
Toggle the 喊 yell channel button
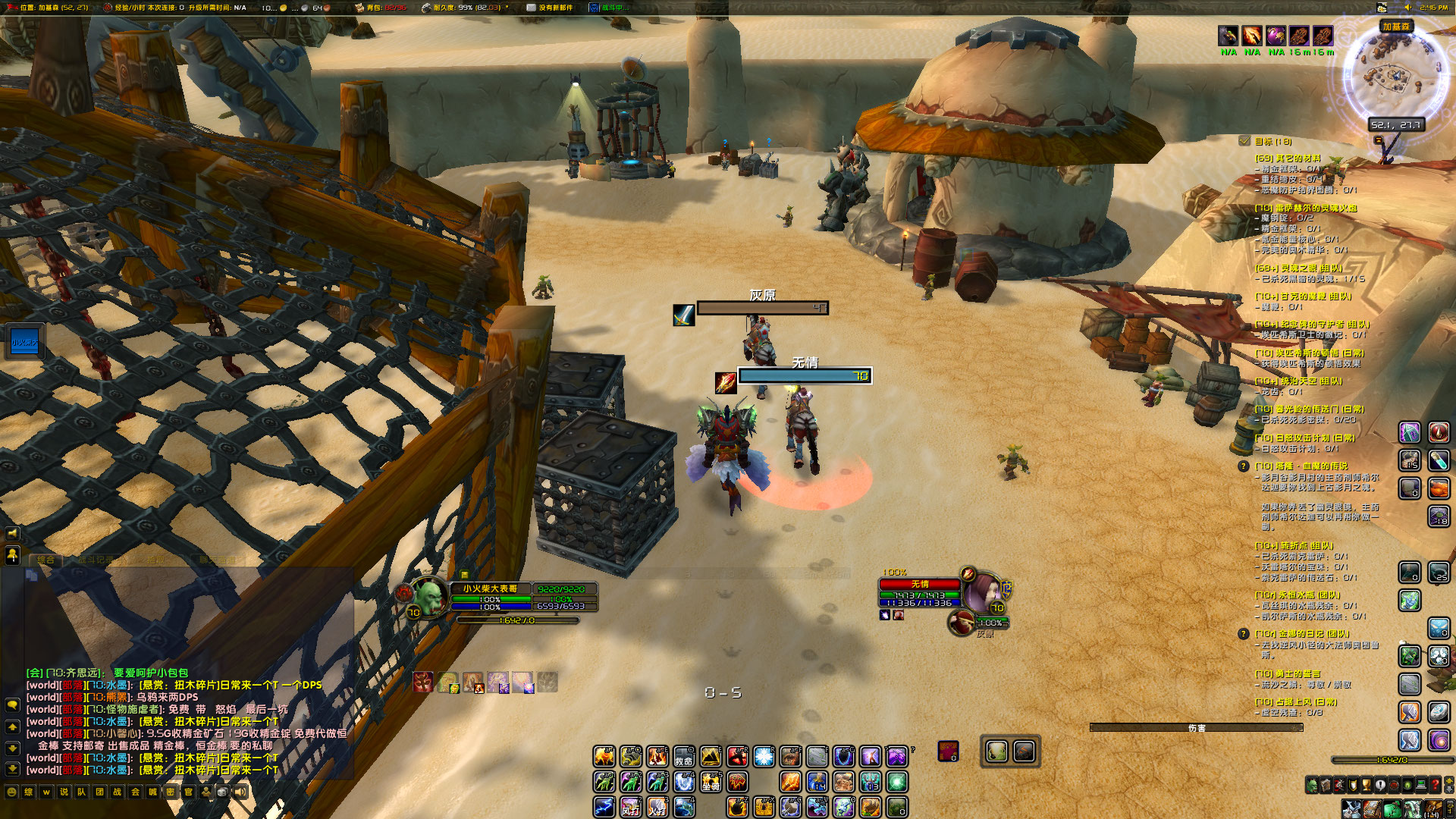point(153,792)
